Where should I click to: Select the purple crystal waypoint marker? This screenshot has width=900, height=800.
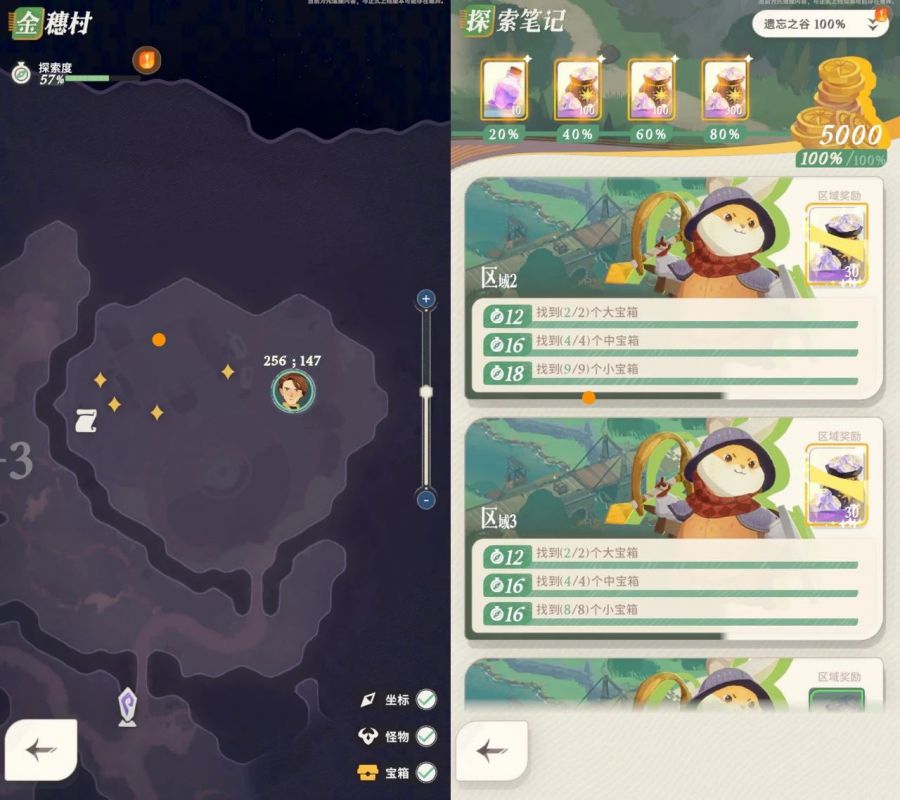pos(127,705)
